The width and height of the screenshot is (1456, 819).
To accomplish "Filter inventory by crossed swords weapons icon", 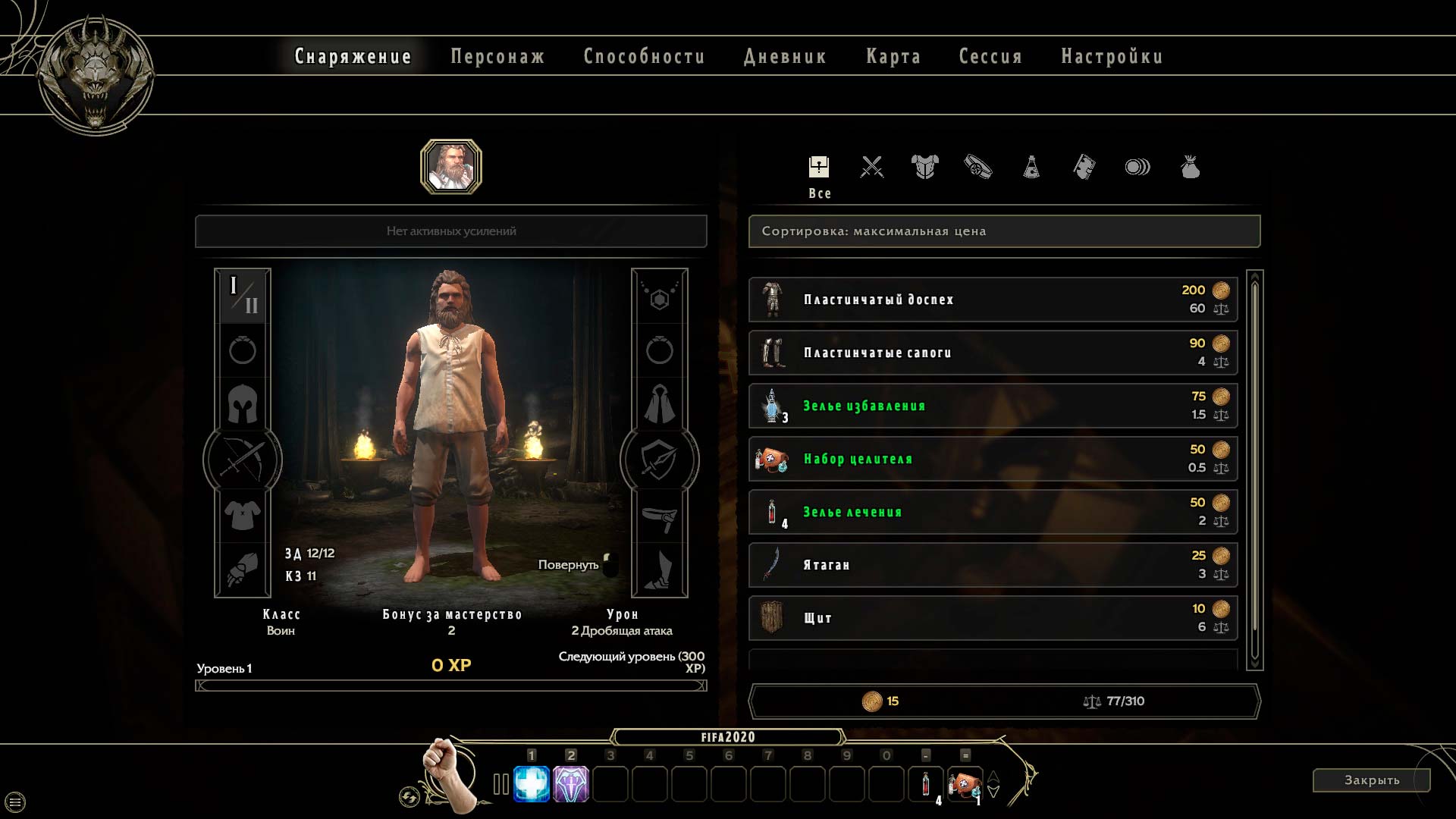I will [x=872, y=167].
